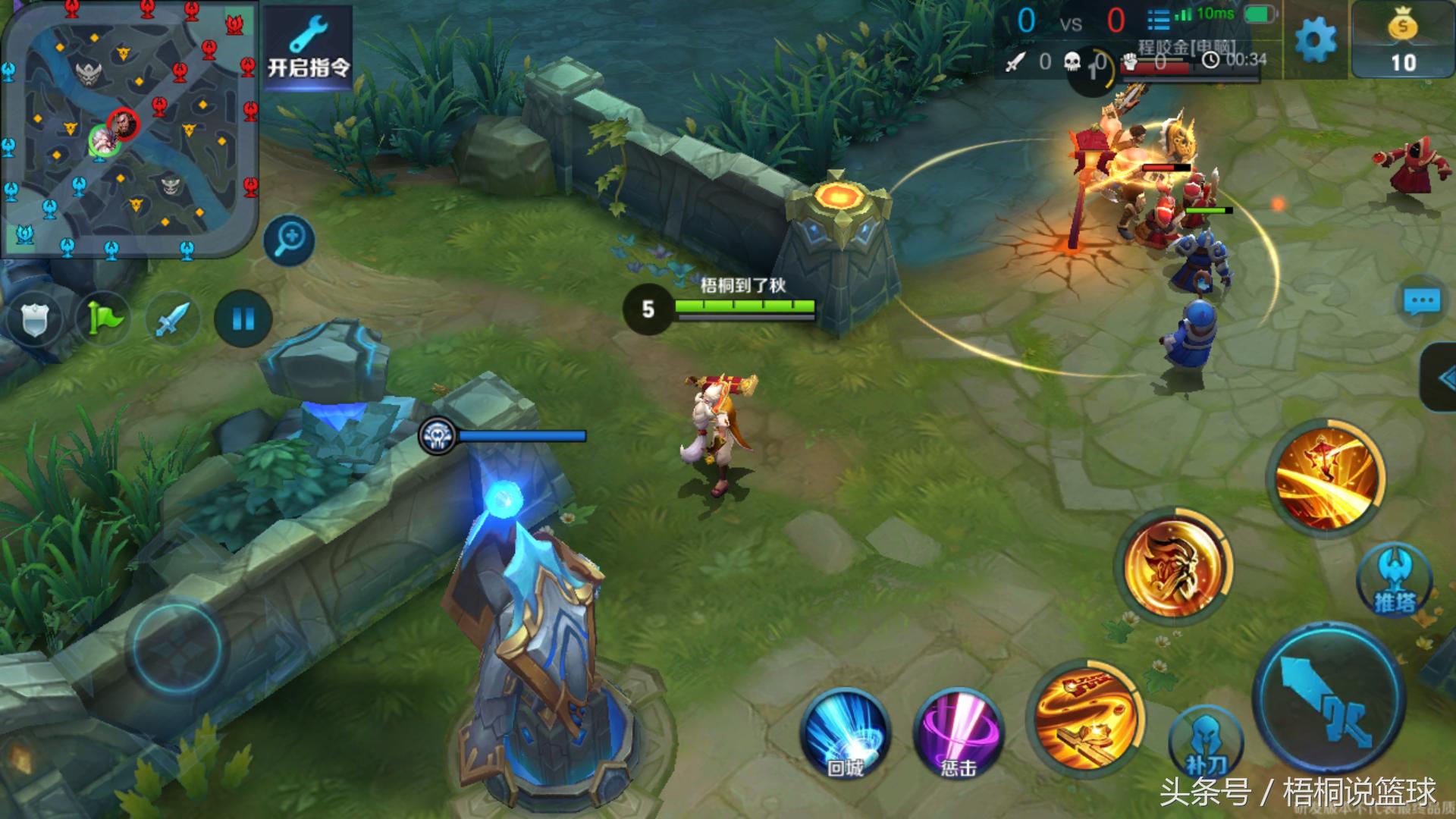Cast the fiery staff slam ultimate

pyautogui.click(x=1326, y=475)
